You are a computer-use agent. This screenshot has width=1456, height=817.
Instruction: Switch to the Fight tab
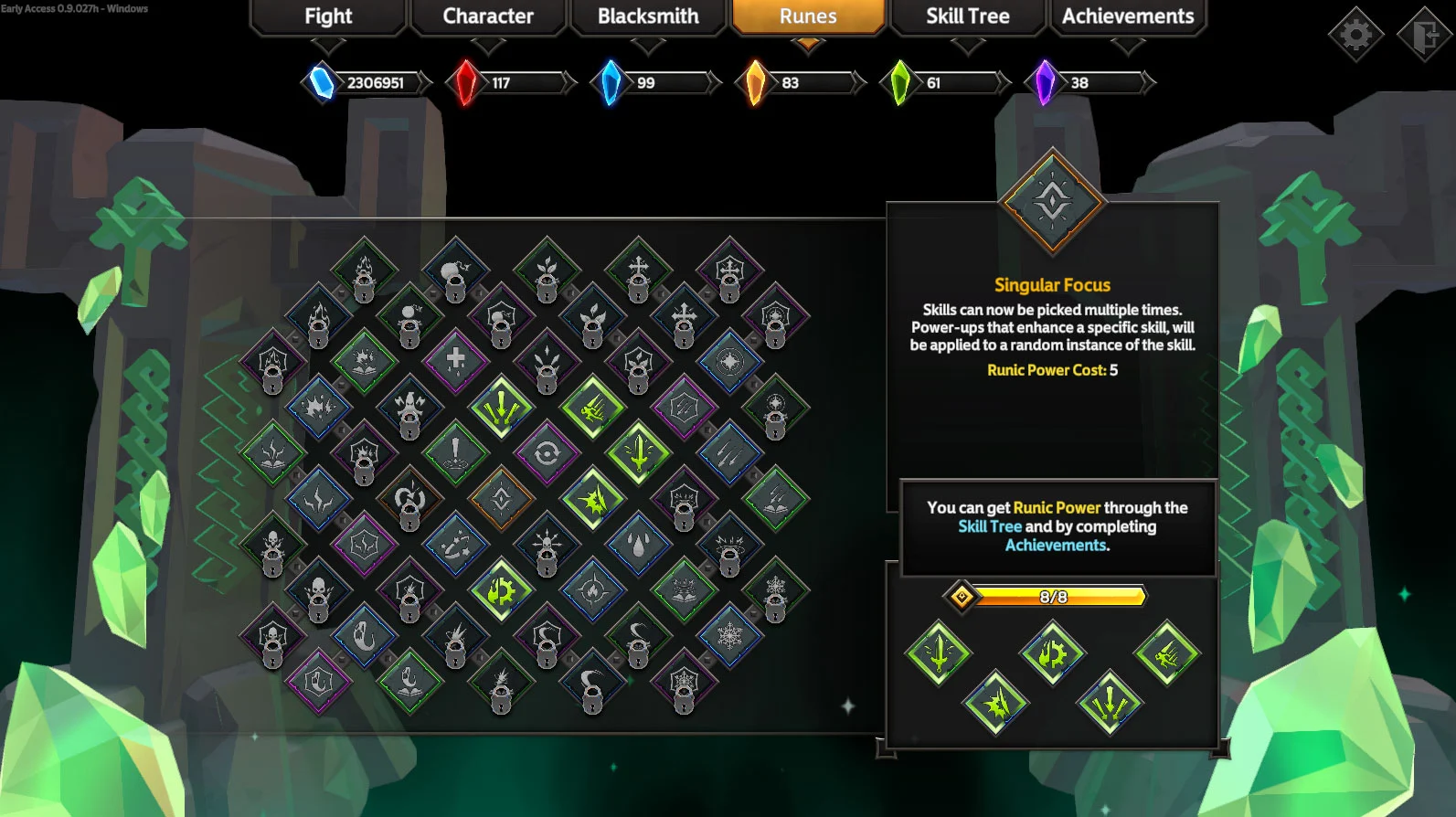click(x=327, y=16)
